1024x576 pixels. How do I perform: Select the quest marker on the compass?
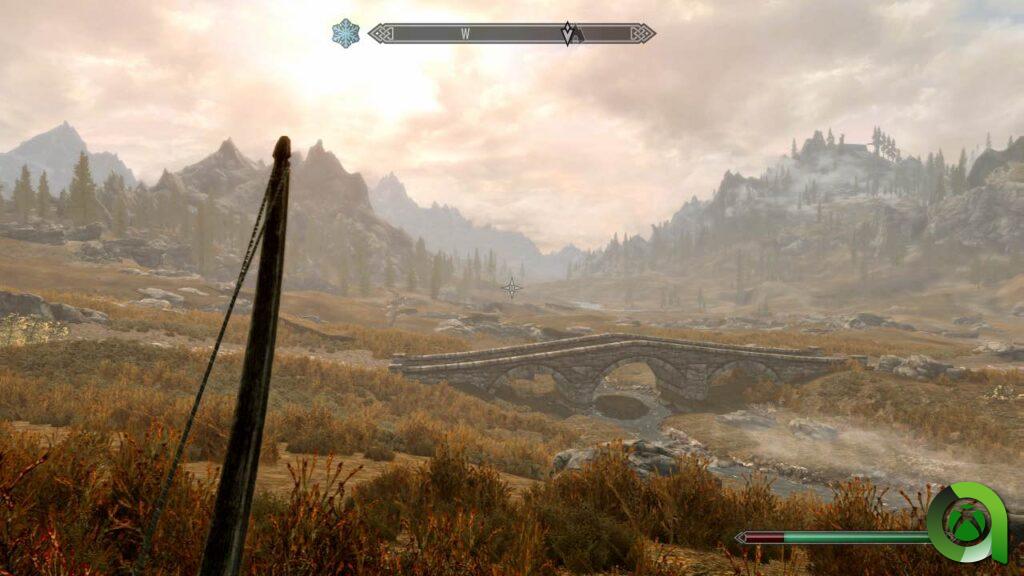[569, 33]
